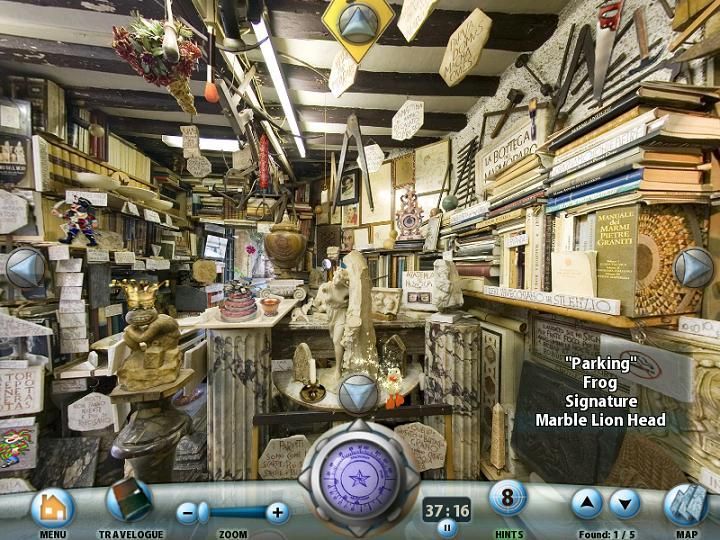Pan the scene left with the arrow
720x540 pixels.
click(25, 268)
